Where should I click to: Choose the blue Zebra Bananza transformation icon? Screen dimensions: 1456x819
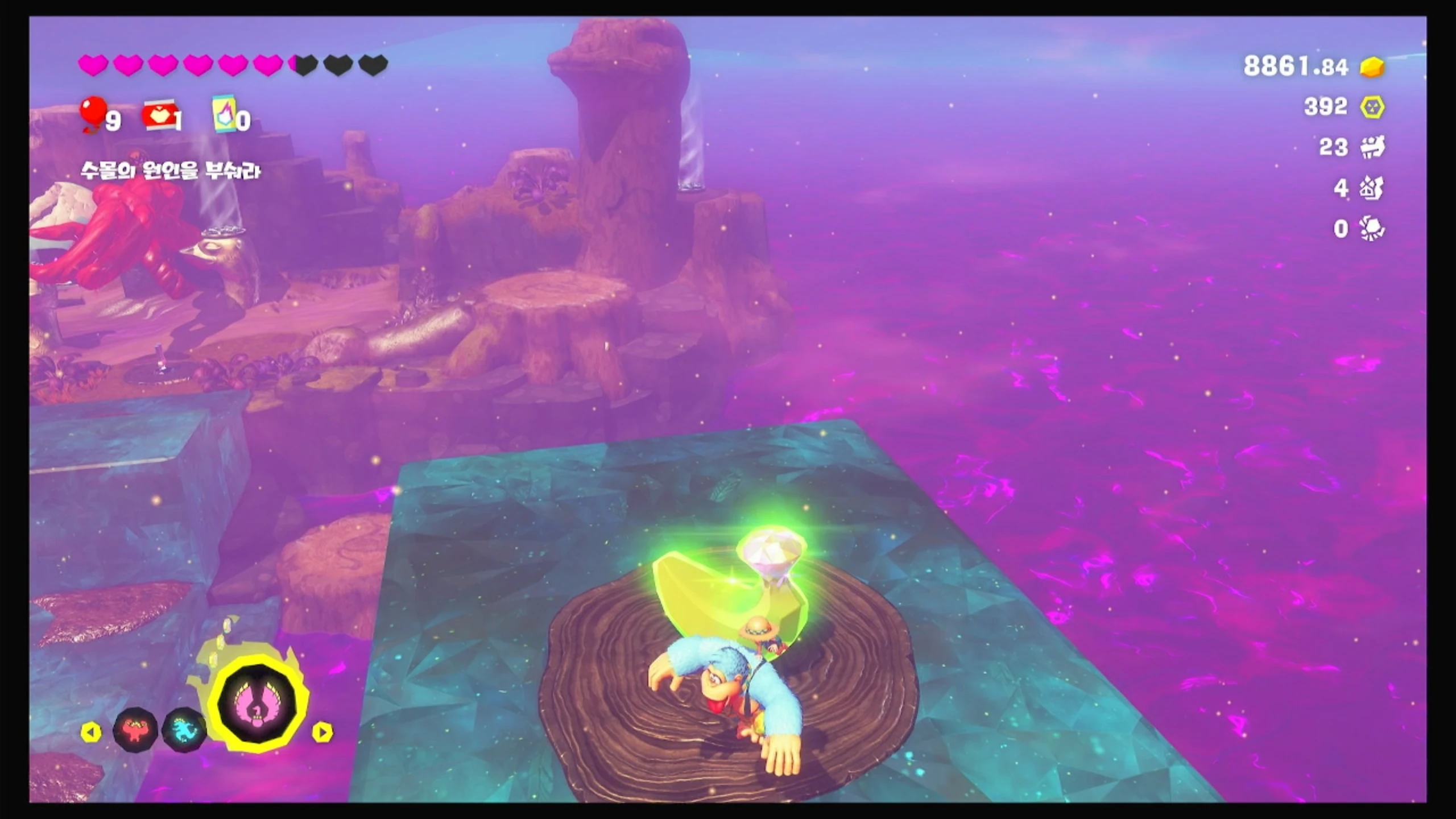tap(184, 730)
